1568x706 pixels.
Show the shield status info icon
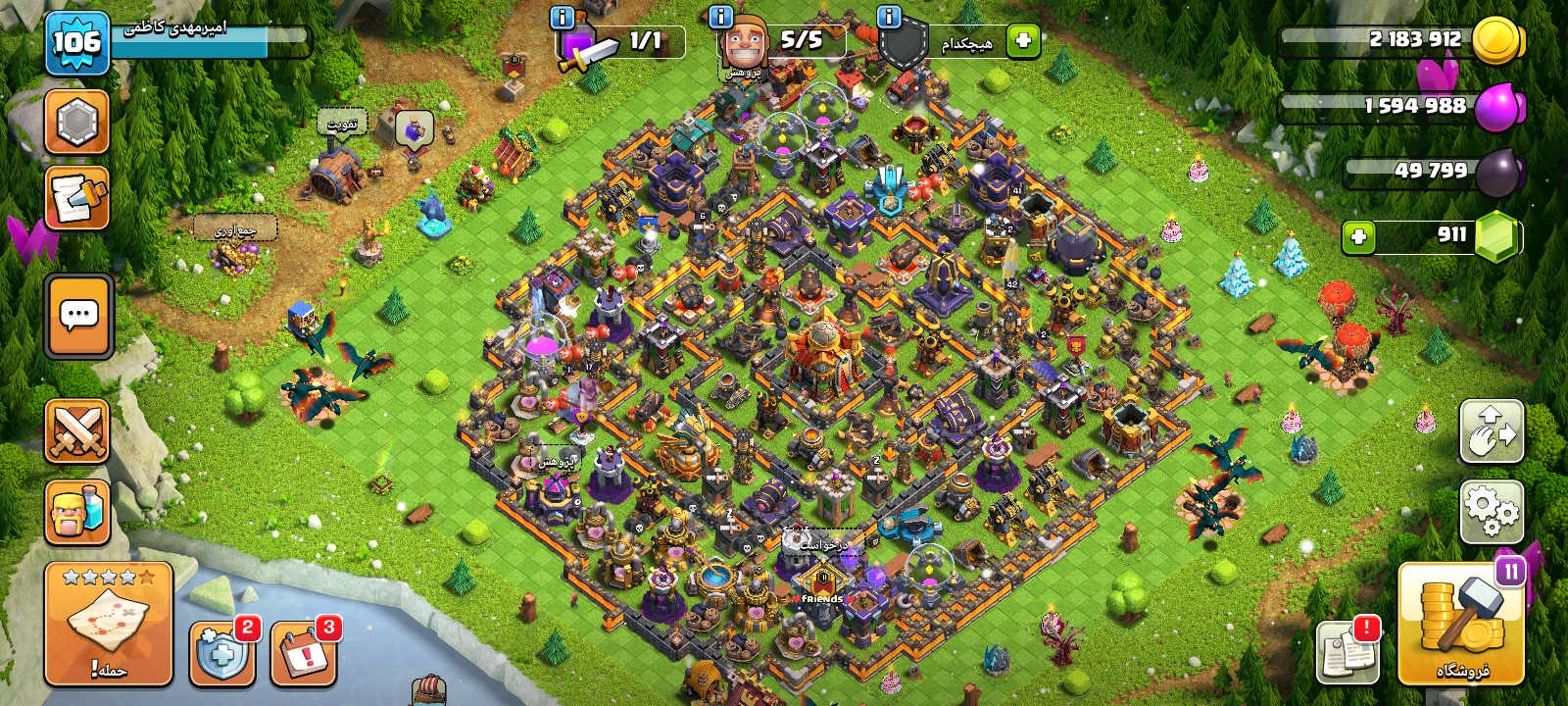coord(889,17)
